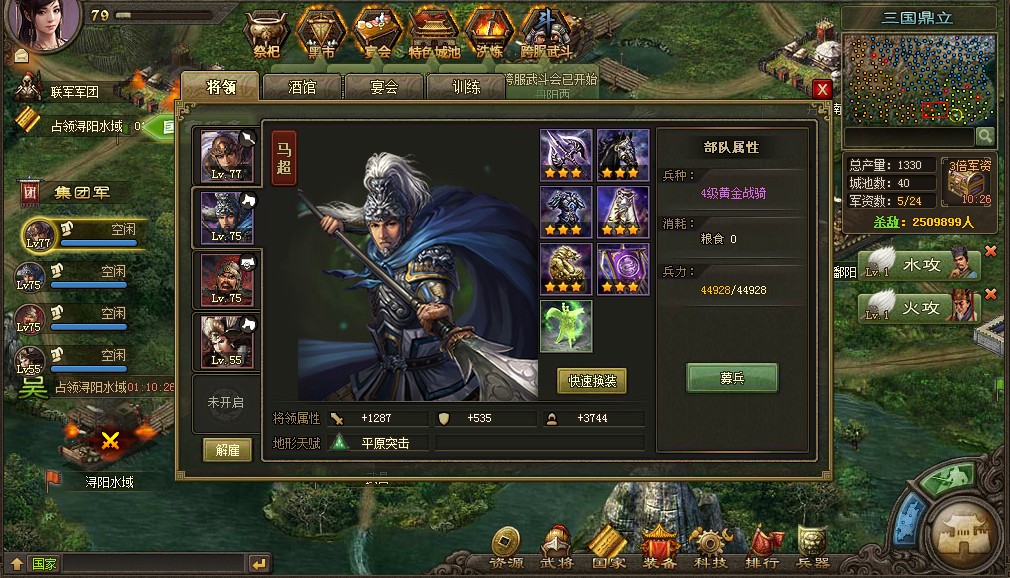Close the general panel with red X
Viewport: 1010px width, 578px height.
(822, 89)
